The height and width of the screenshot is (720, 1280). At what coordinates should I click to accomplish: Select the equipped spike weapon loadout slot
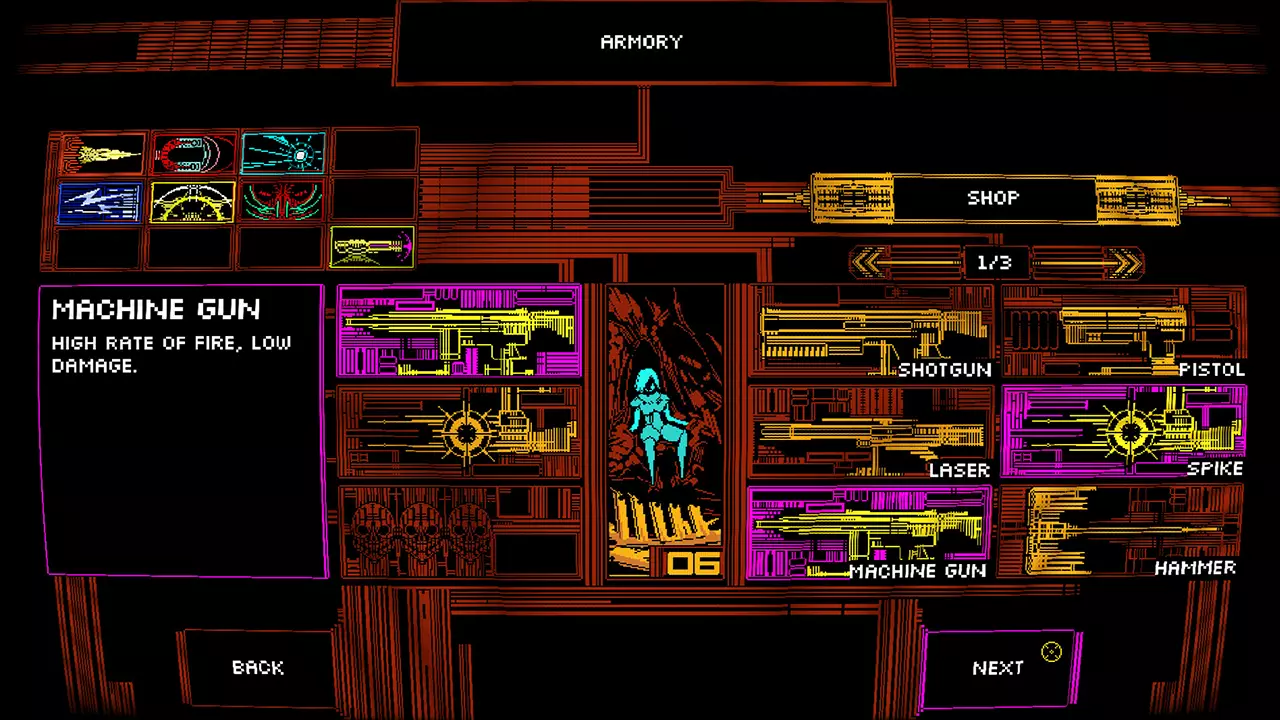[x=460, y=432]
